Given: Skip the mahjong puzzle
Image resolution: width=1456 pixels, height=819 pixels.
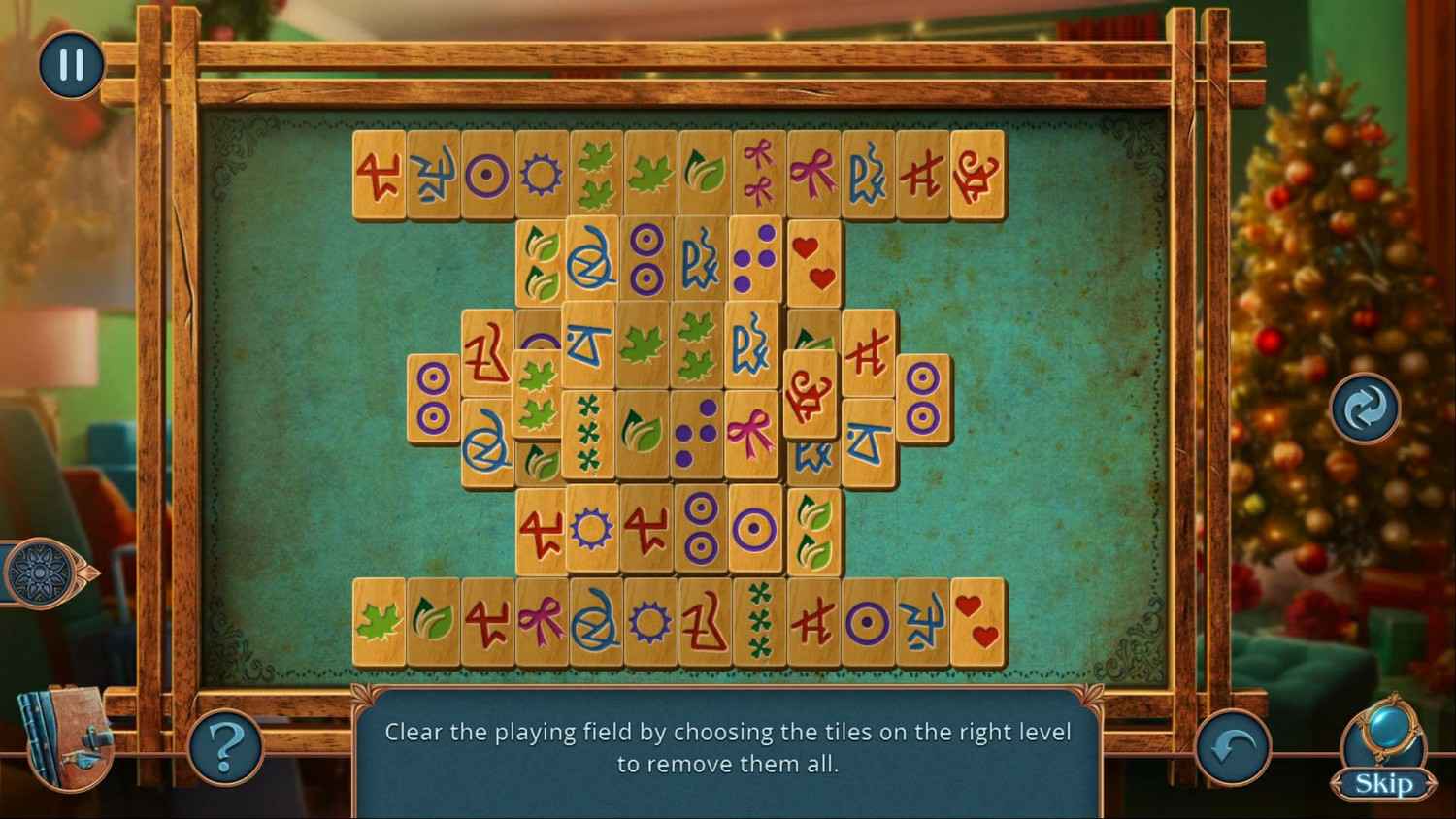Looking at the screenshot, I should point(1382,782).
